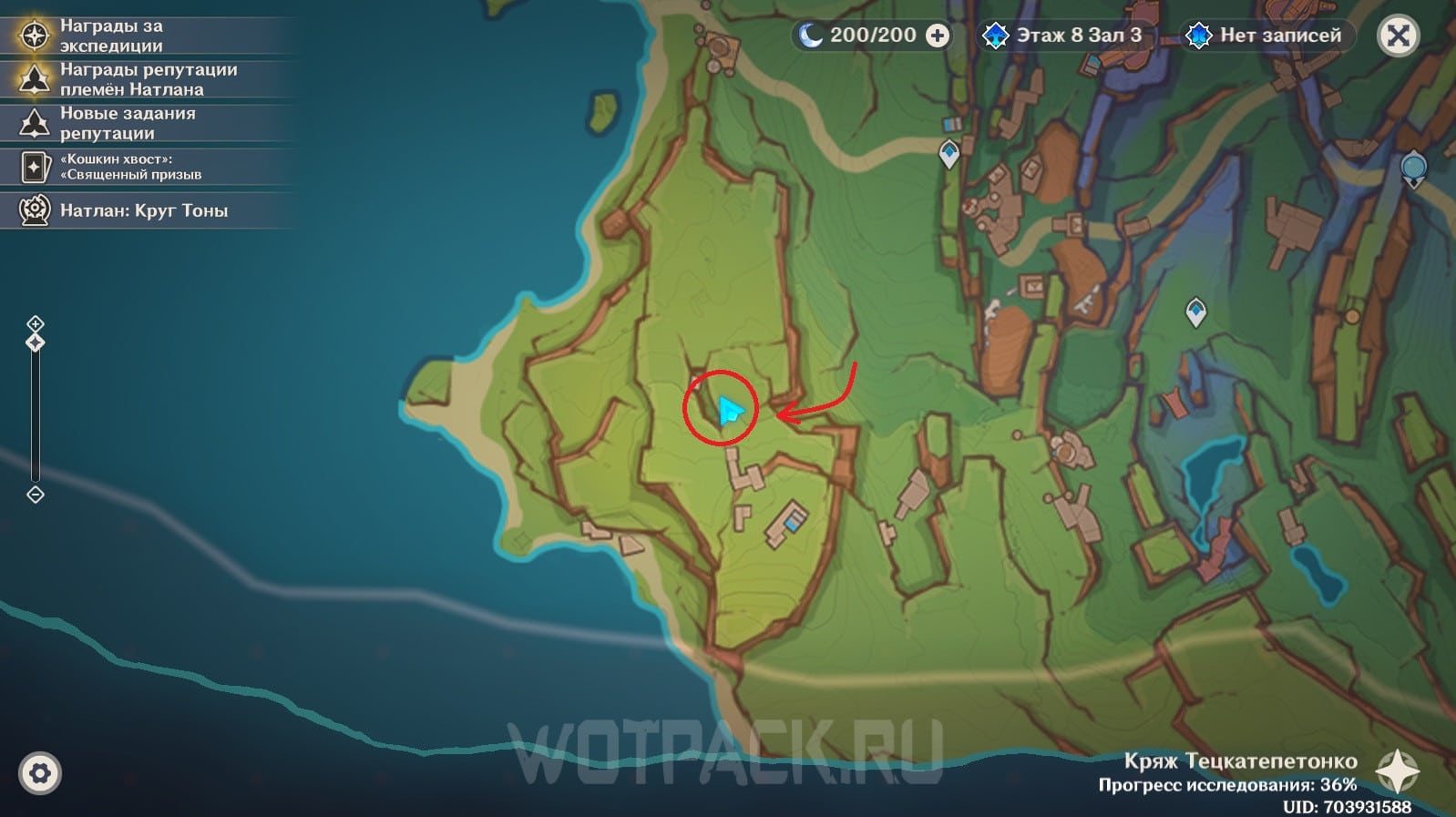1456x817 pixels.
Task: Zoom in the map with plus control
Action: 36,323
